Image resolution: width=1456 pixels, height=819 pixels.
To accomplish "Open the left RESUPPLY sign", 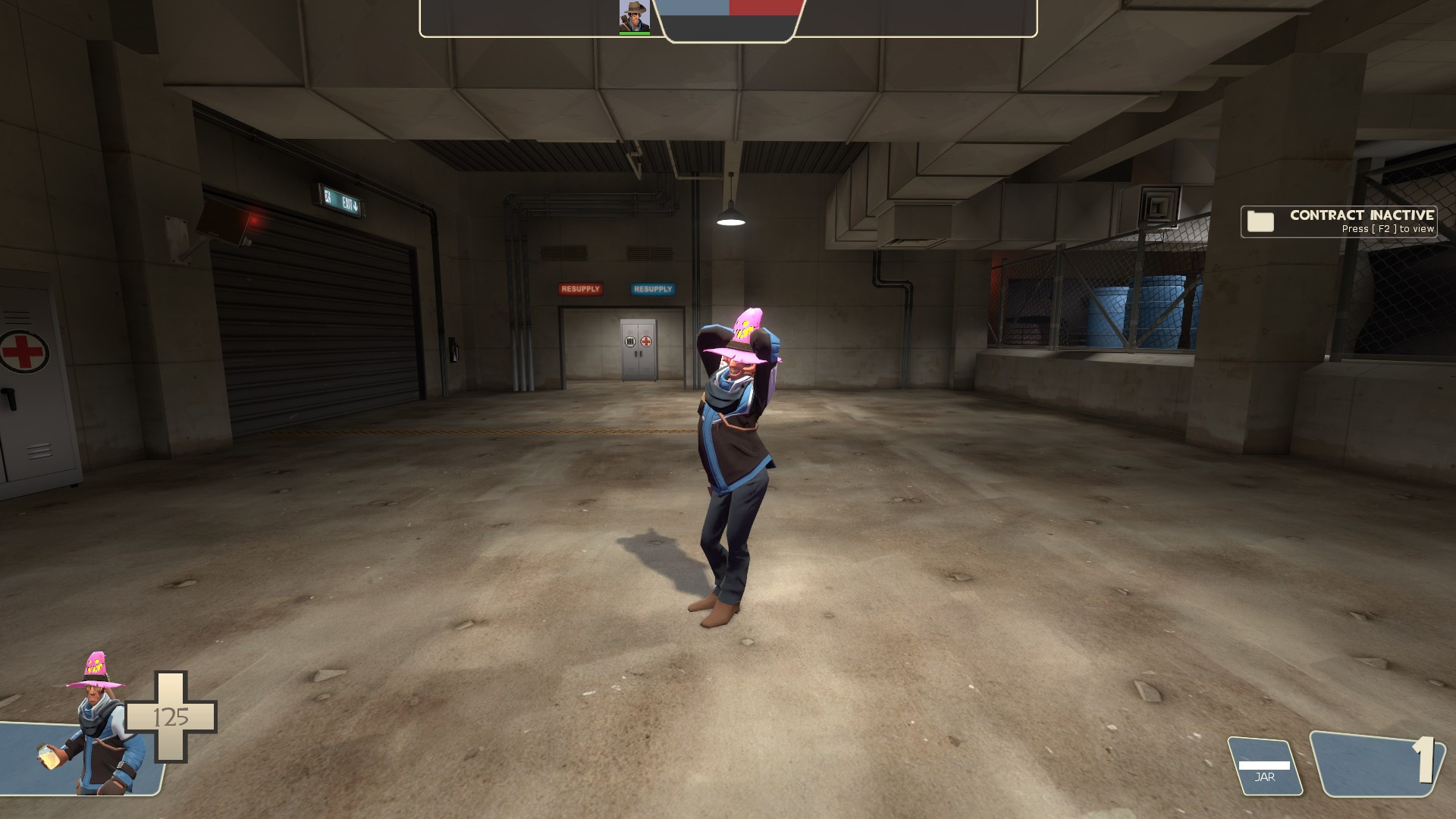I will coord(580,289).
